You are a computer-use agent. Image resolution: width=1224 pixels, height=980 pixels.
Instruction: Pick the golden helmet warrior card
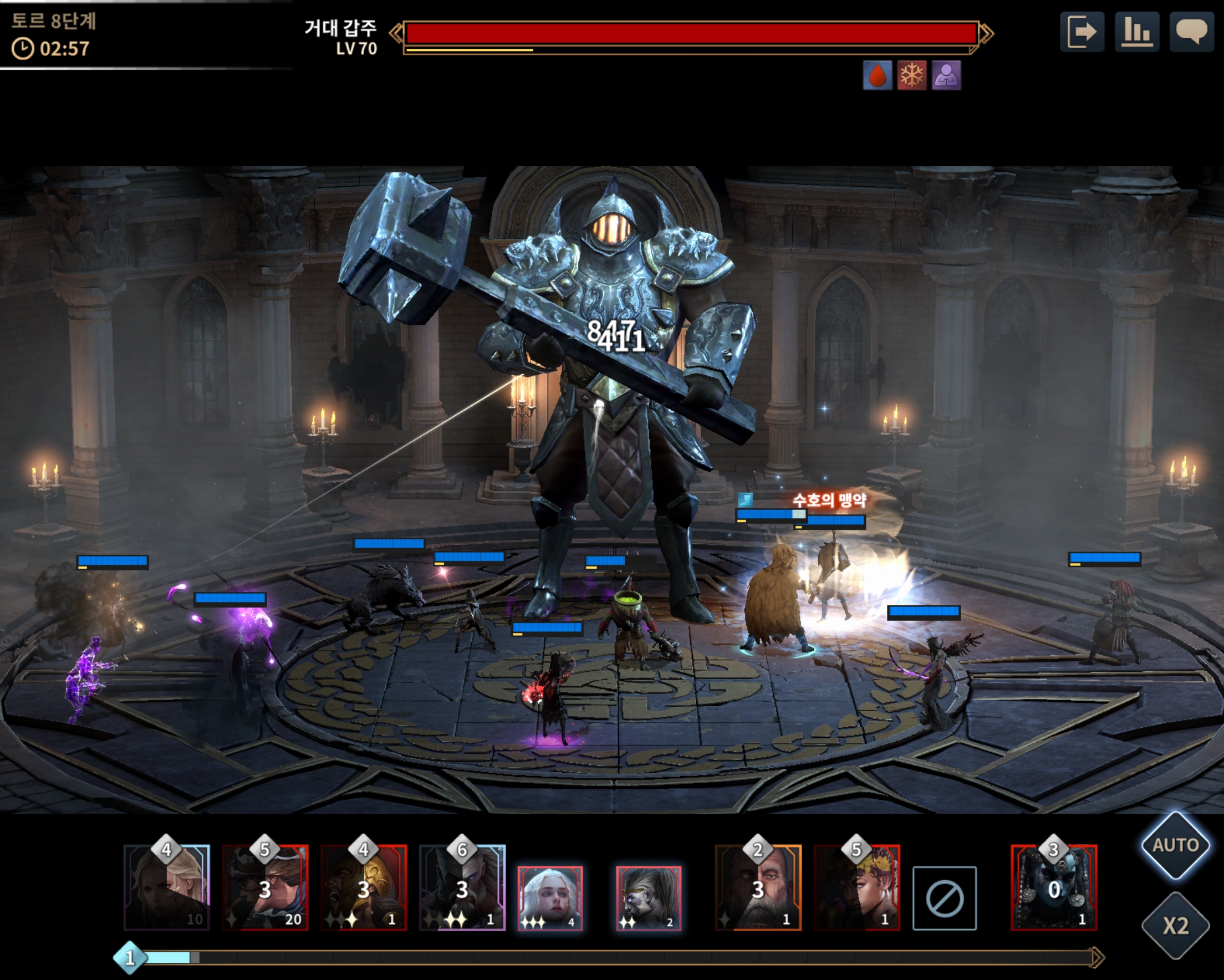pos(364,887)
